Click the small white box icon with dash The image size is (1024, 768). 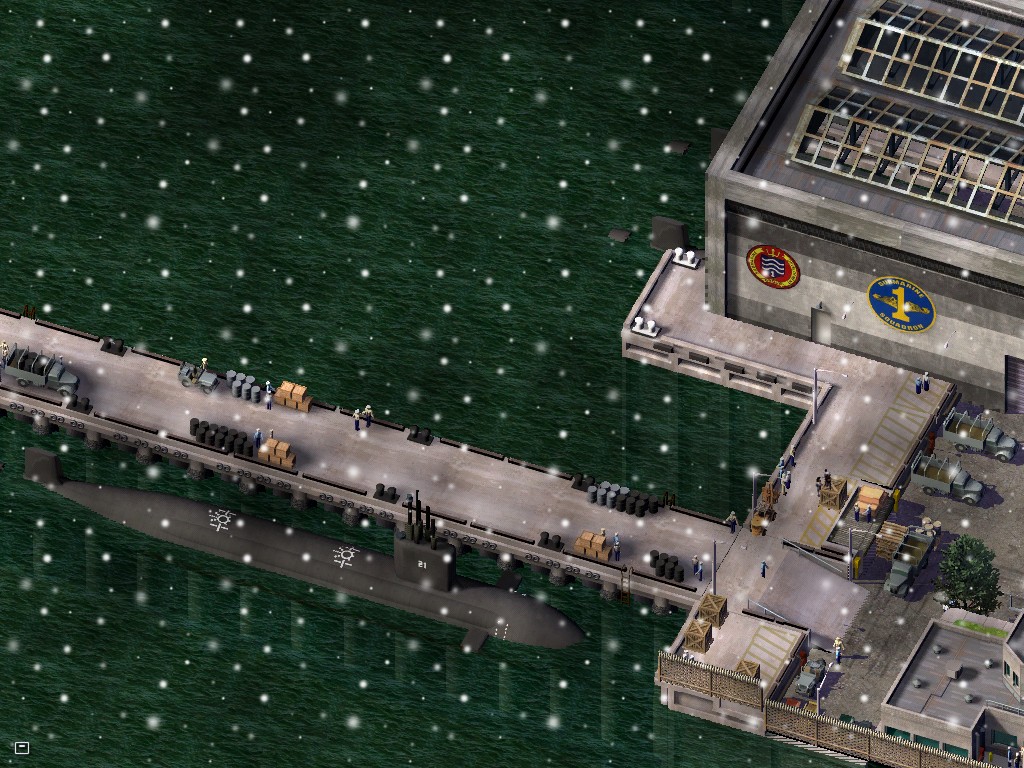coord(22,747)
